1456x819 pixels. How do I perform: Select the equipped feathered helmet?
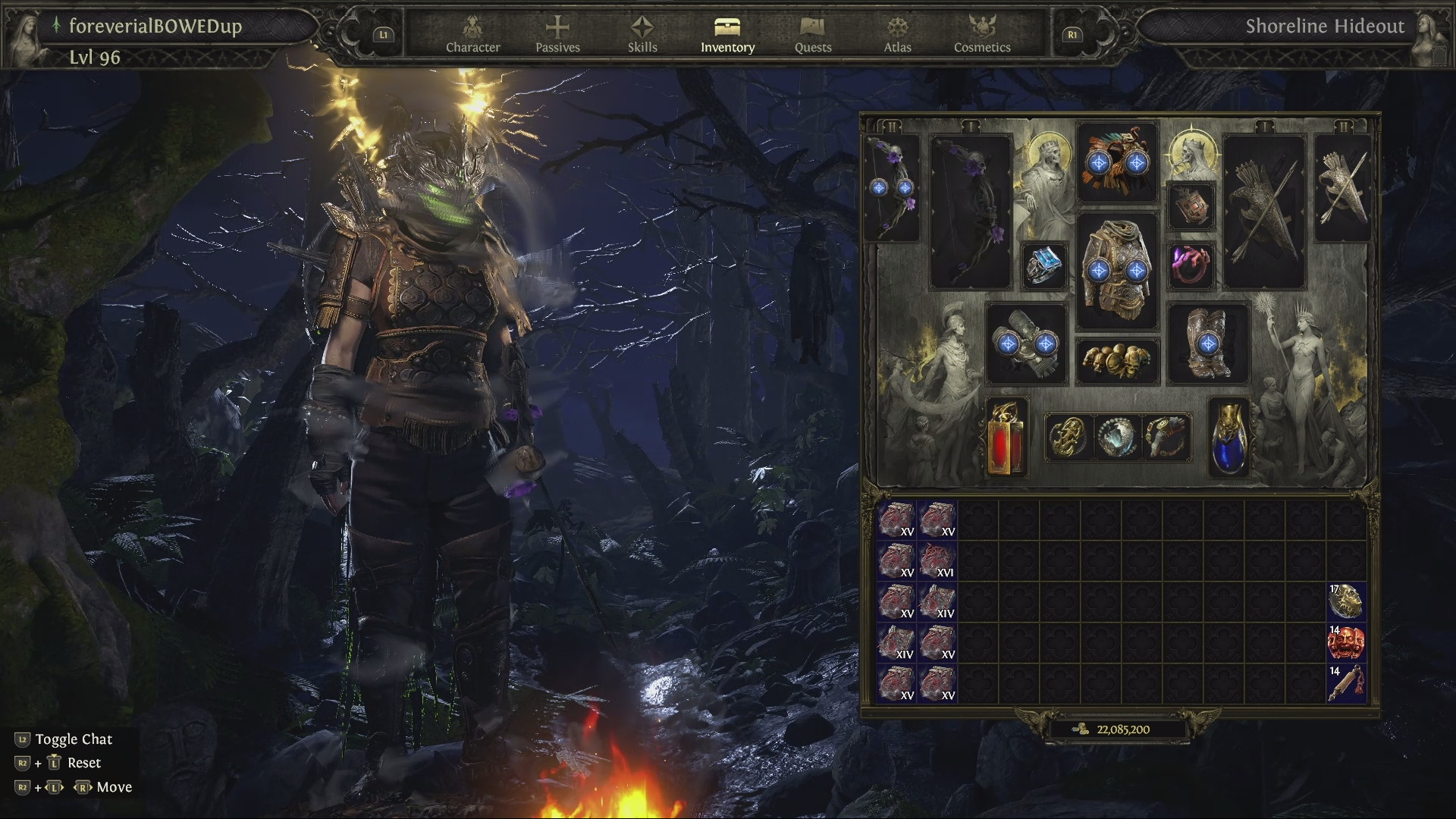point(1118,162)
